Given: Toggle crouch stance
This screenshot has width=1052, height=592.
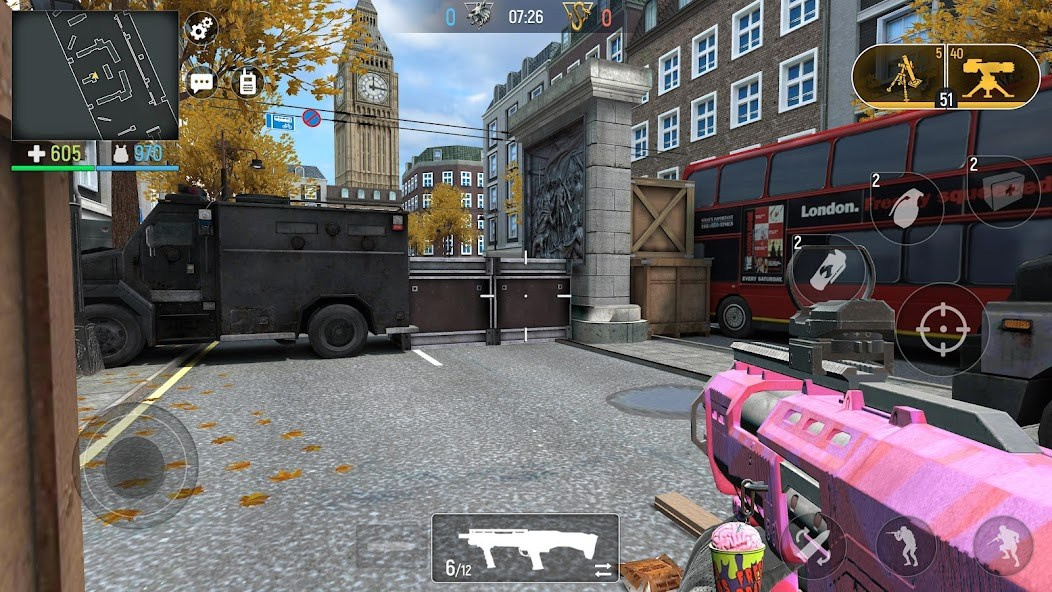Looking at the screenshot, I should click(x=905, y=546).
